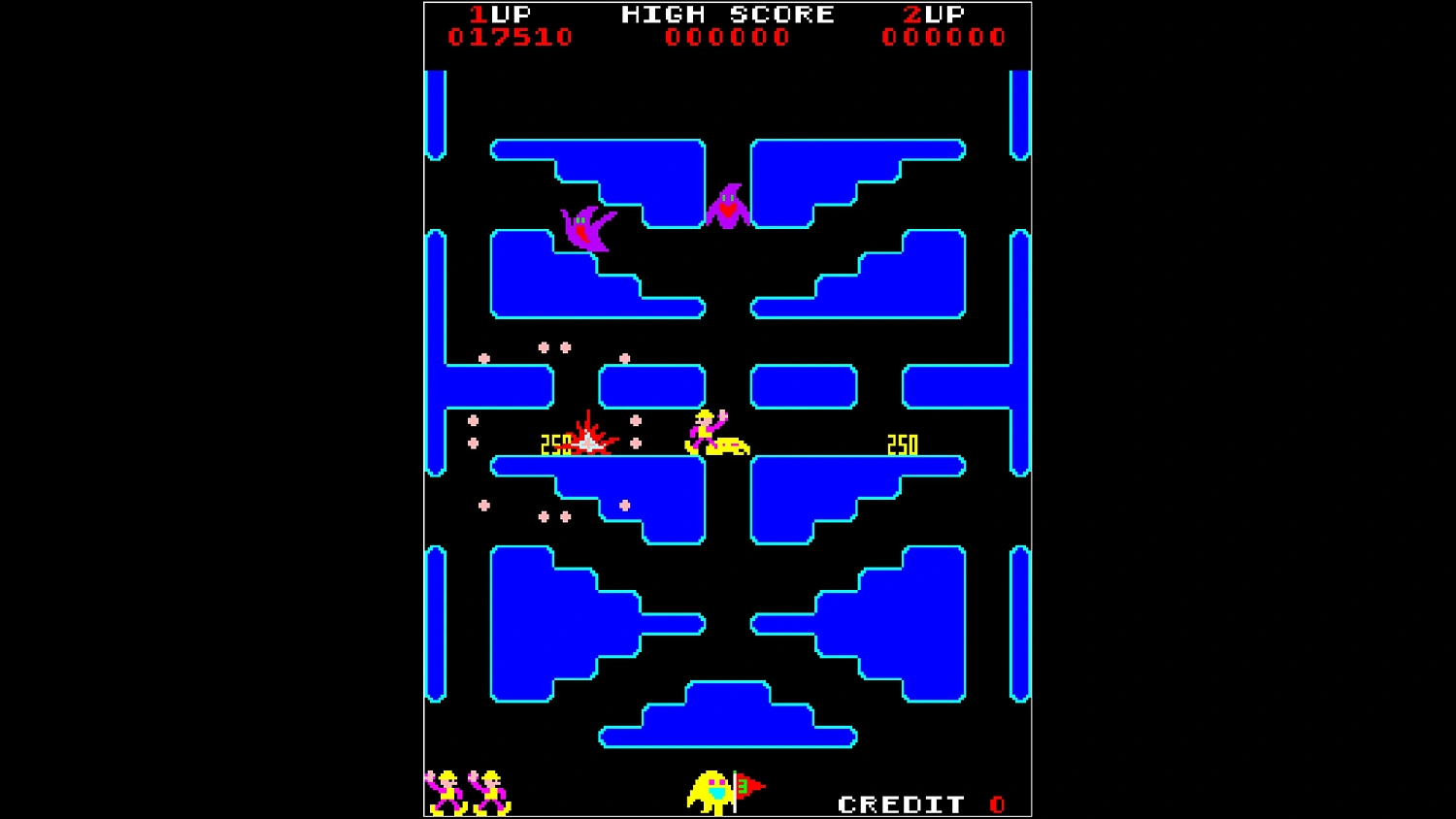Screen dimensions: 1456x819
Task: Expand the bottom-center trapezoid platform
Action: click(x=728, y=723)
